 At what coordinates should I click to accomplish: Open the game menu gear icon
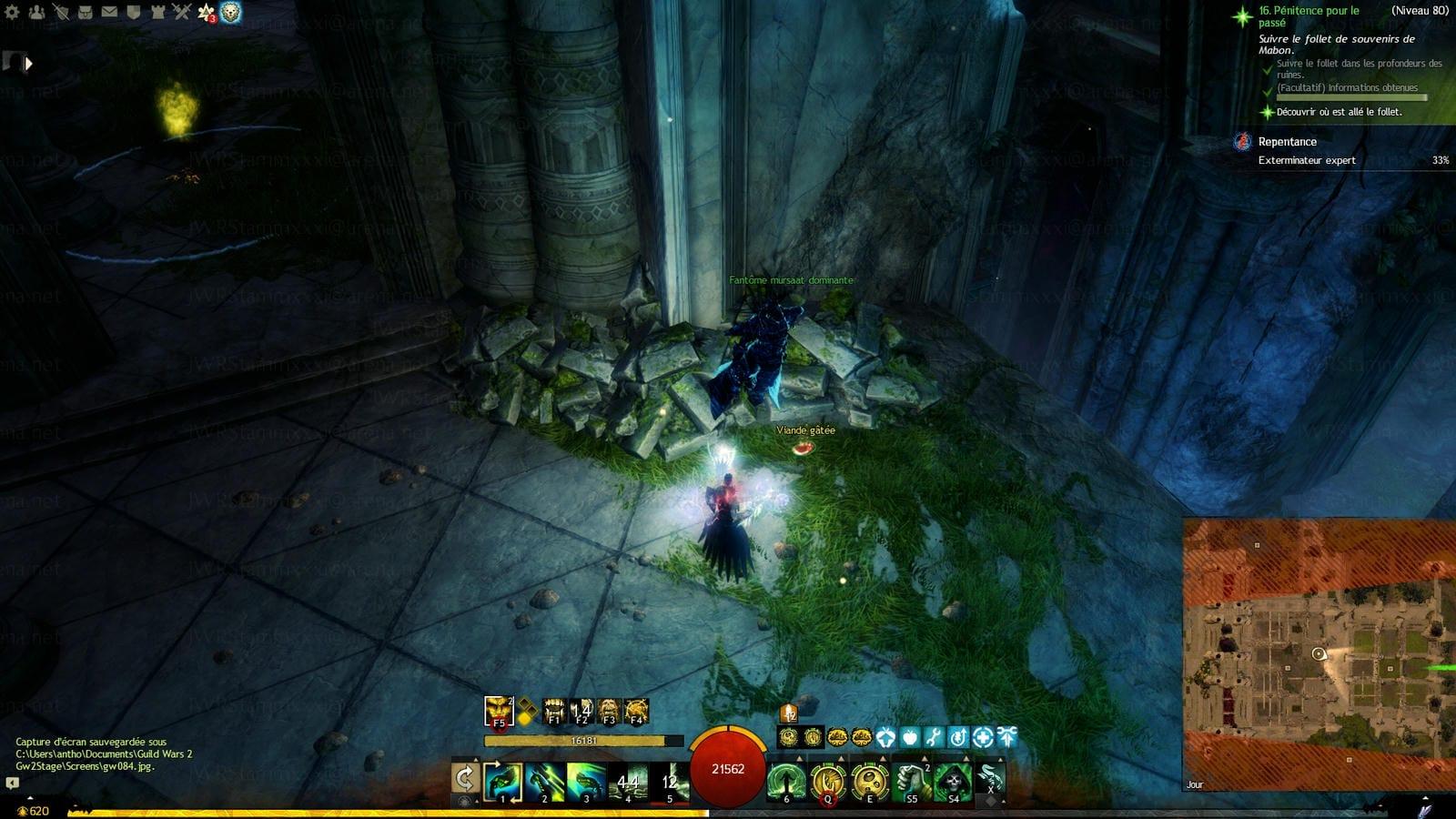point(12,13)
